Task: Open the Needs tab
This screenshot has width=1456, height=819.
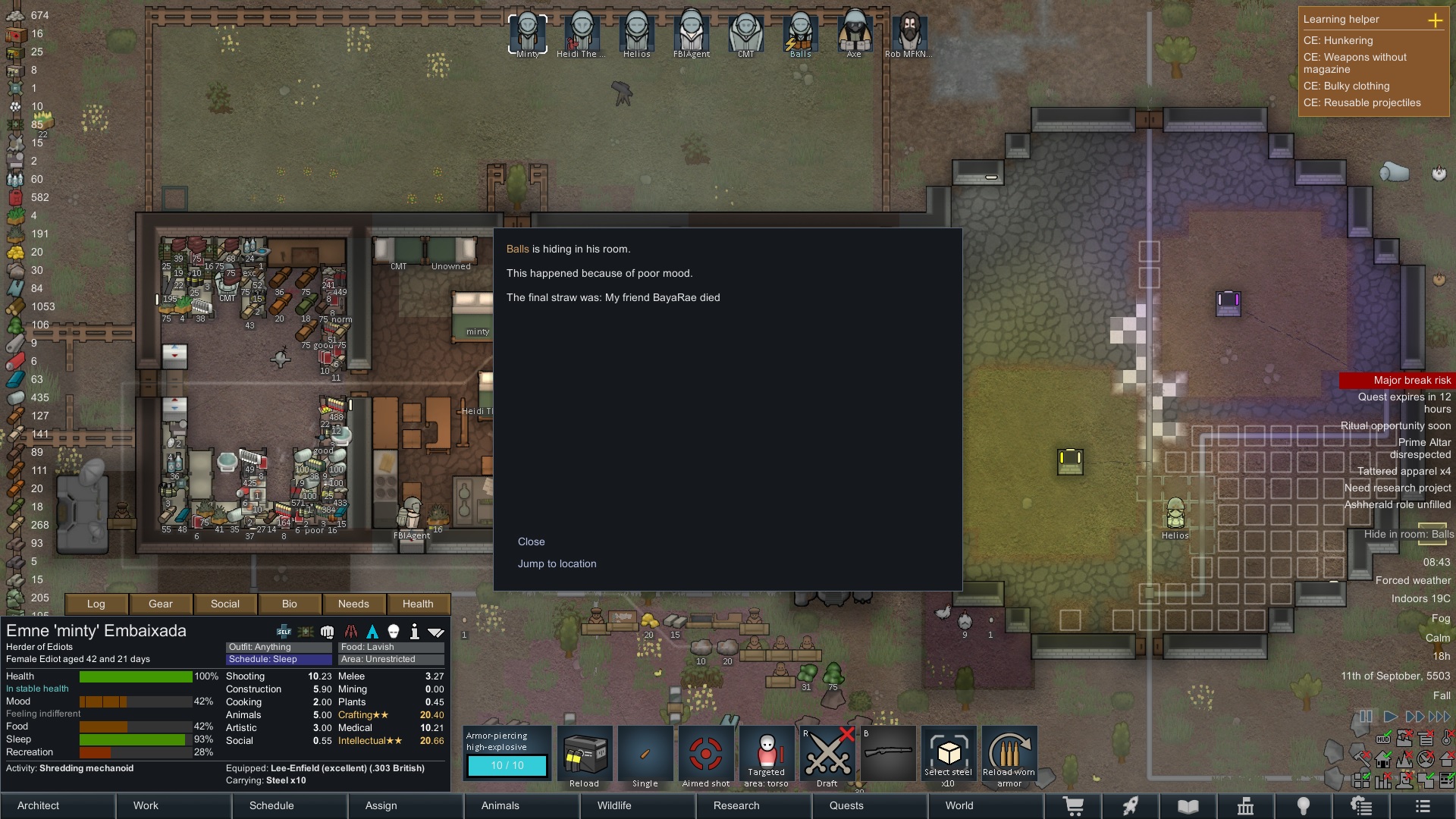Action: (353, 604)
